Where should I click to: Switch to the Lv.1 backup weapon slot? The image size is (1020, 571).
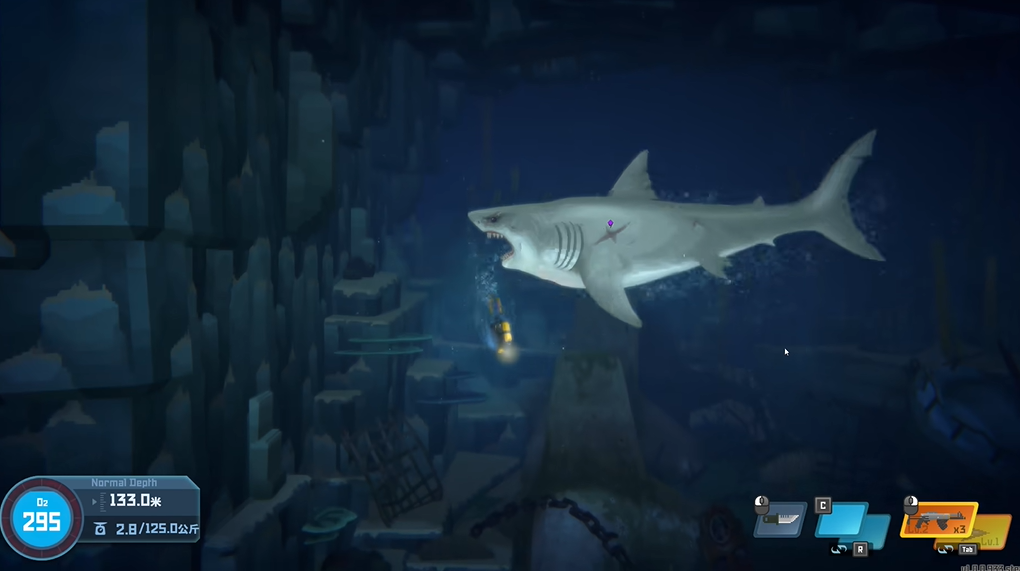[x=993, y=530]
